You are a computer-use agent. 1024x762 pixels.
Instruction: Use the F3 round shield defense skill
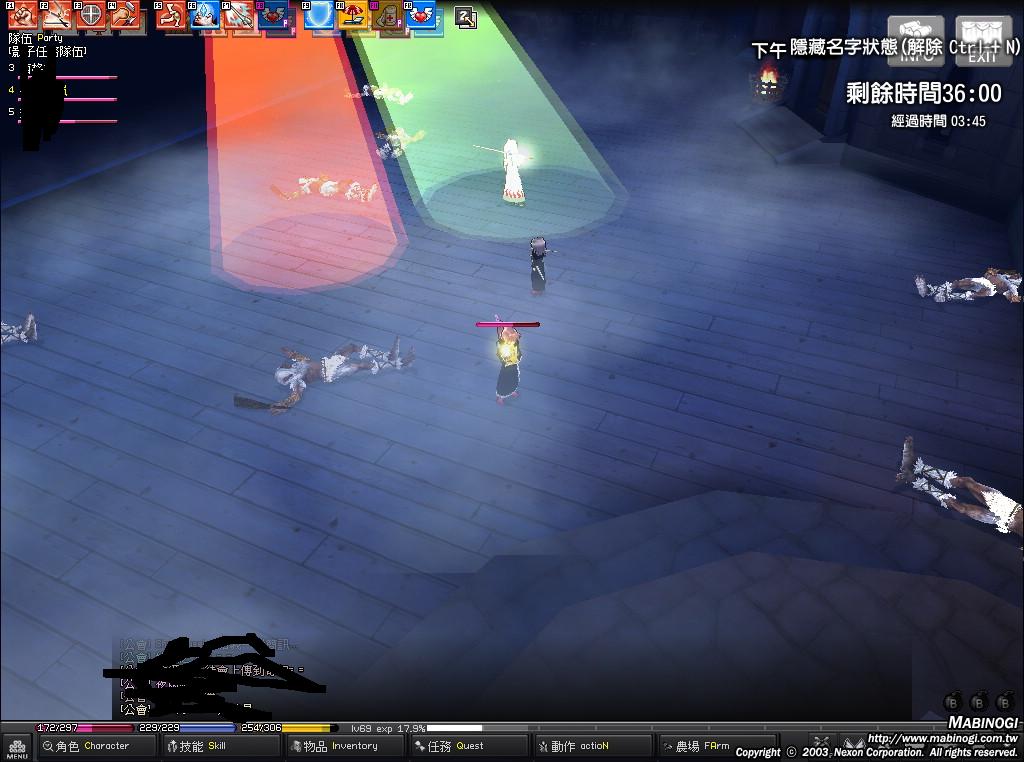coord(90,16)
